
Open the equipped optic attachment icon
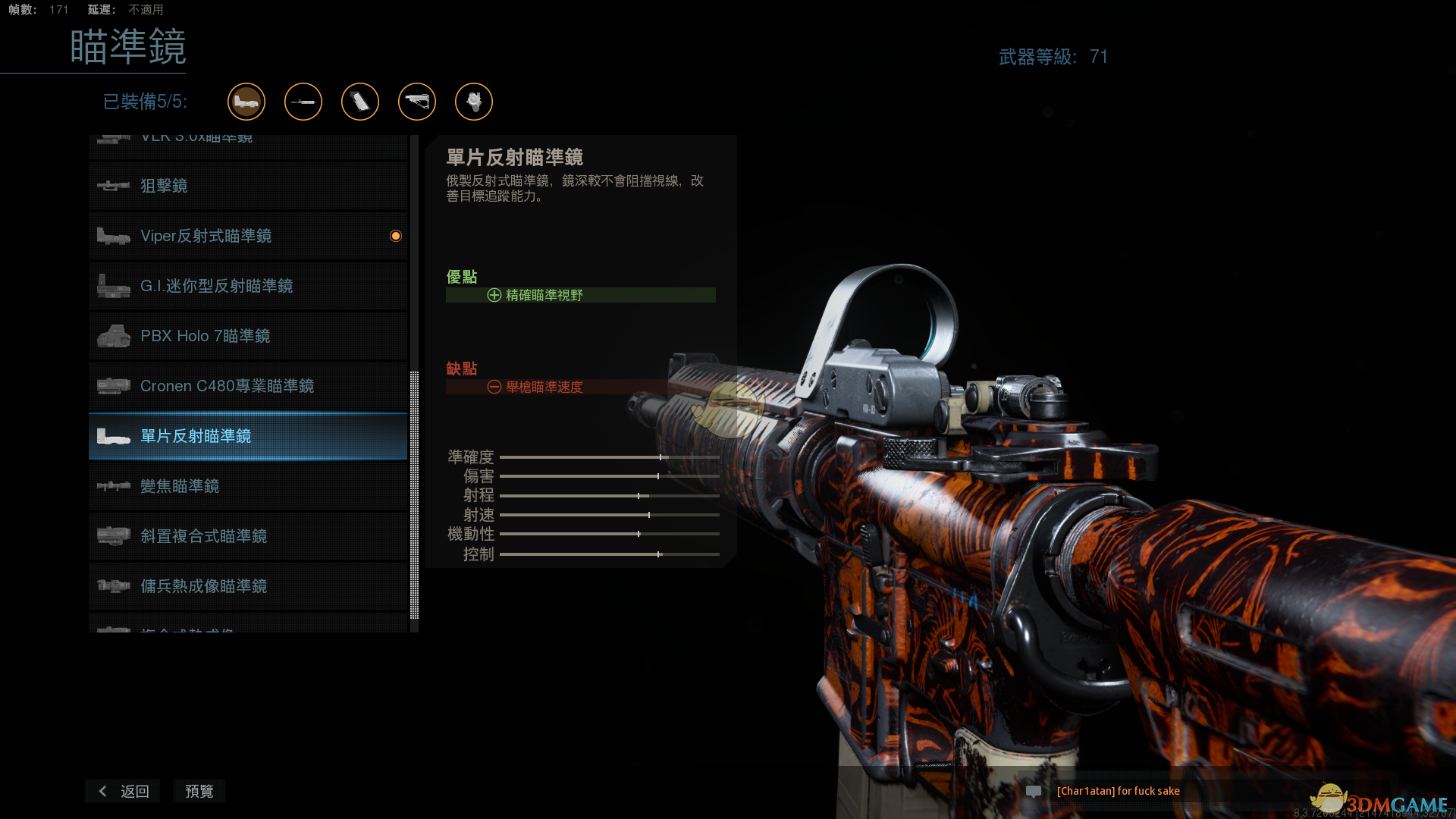pos(246,102)
